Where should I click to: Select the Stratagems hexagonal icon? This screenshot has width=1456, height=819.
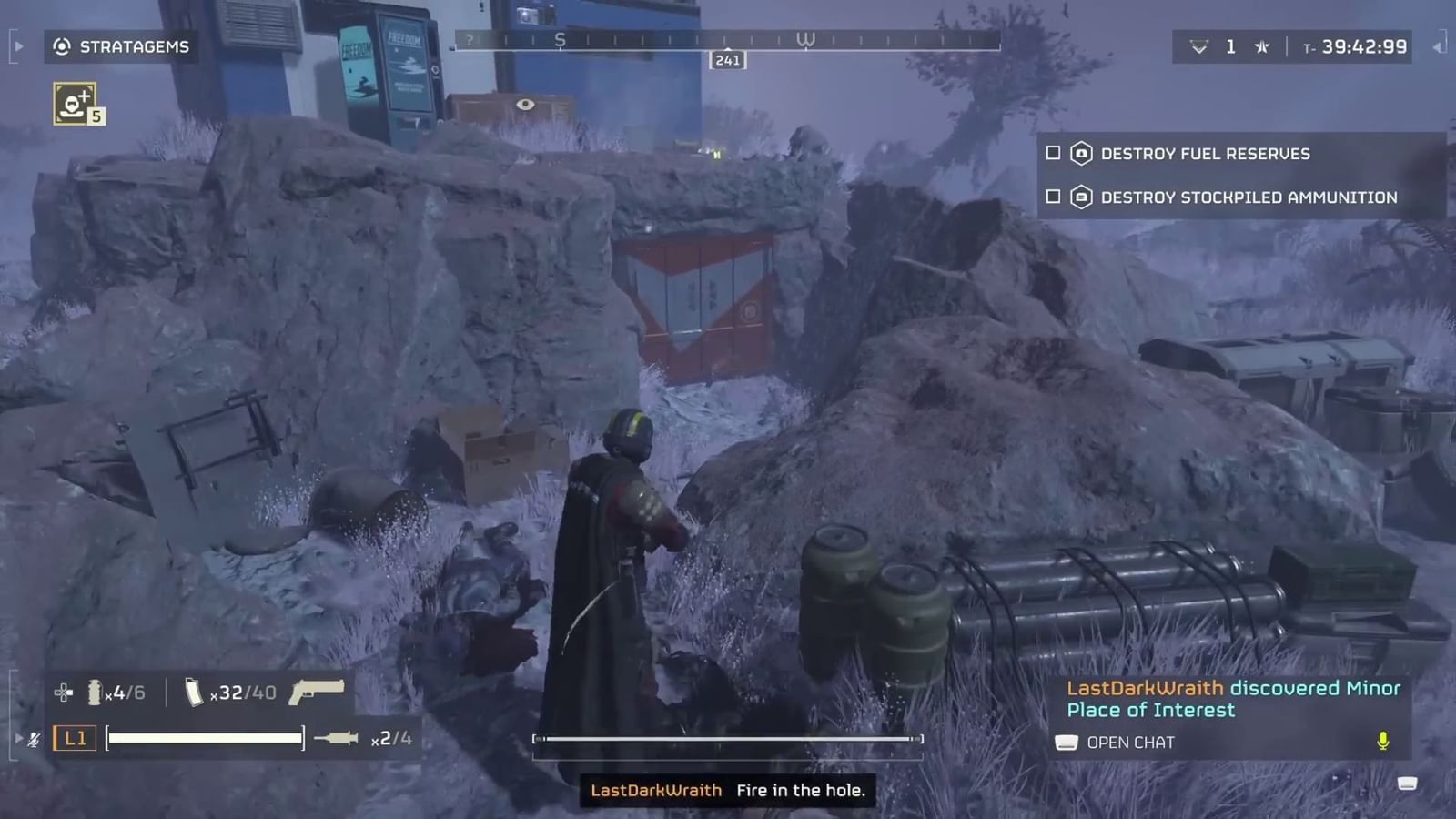pyautogui.click(x=60, y=47)
